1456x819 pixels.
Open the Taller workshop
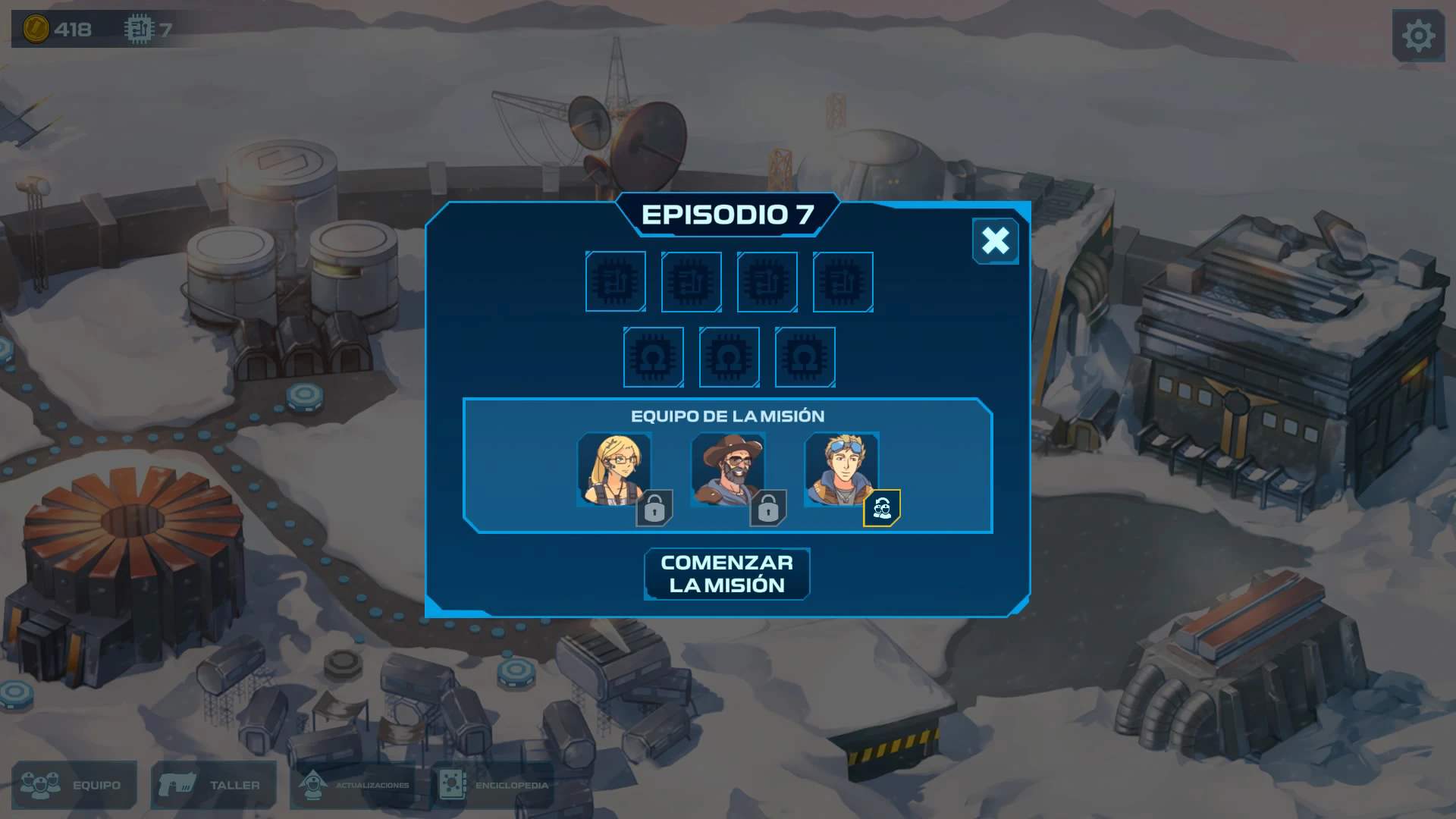213,785
